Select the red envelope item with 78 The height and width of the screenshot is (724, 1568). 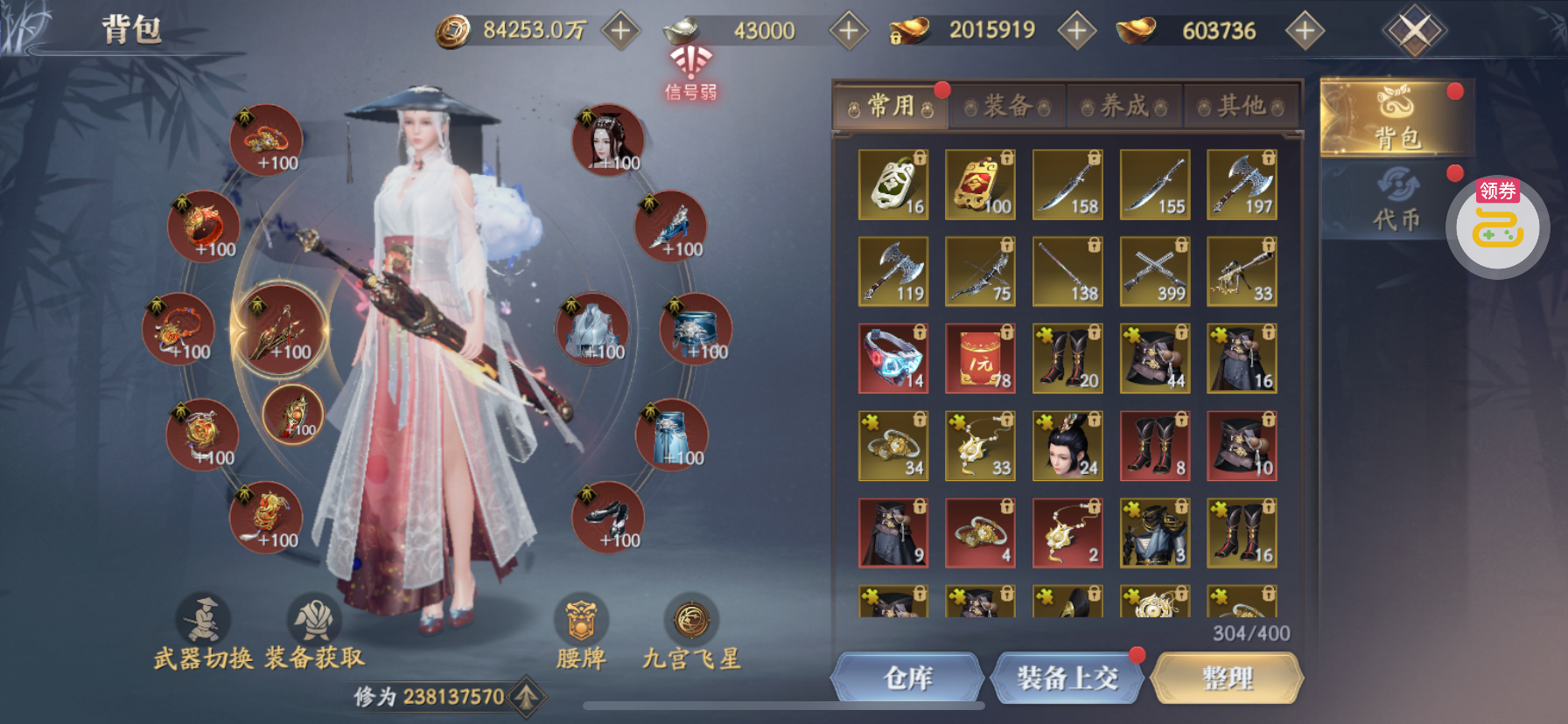(980, 359)
